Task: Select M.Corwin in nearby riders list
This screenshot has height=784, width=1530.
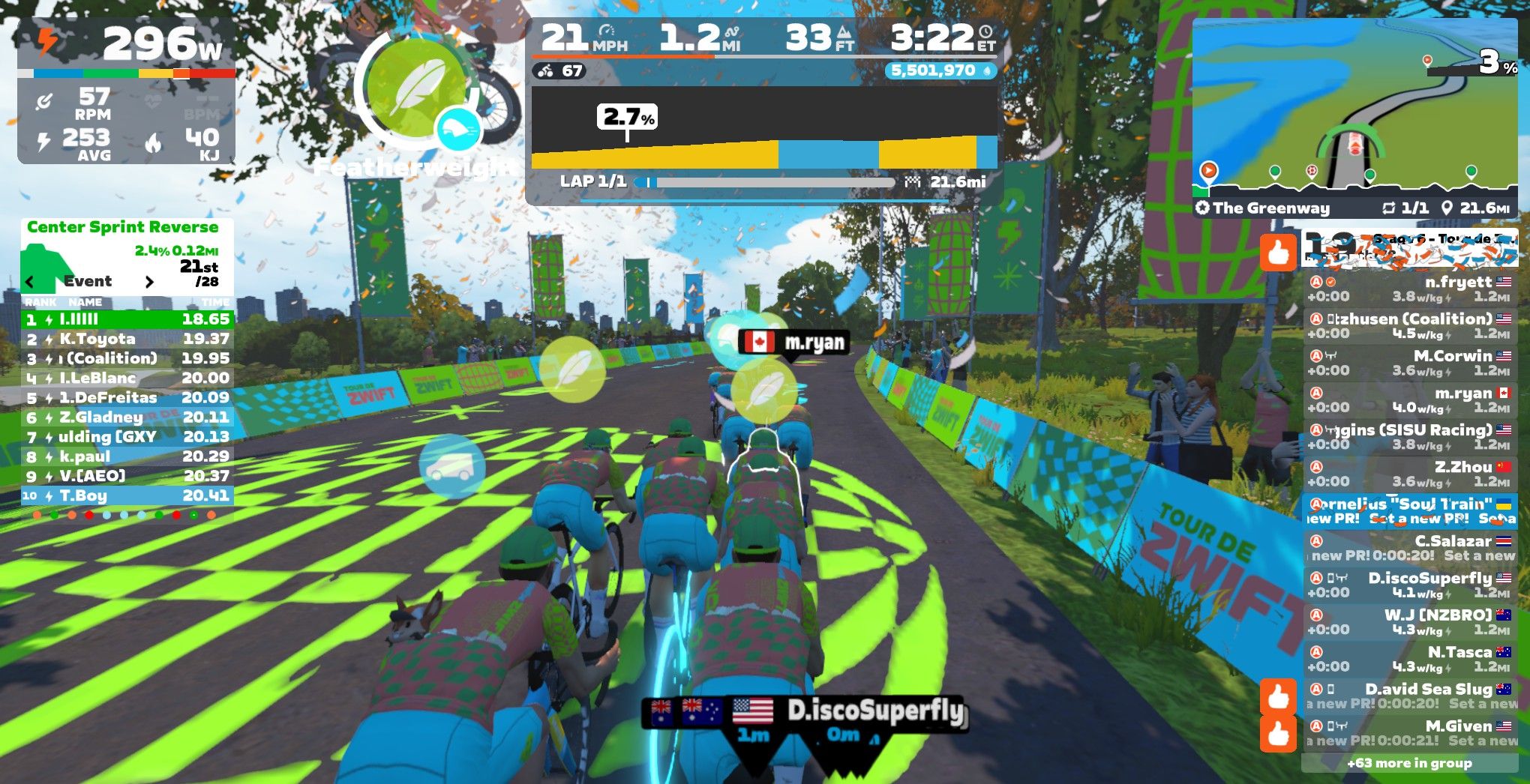Action: tap(1409, 363)
